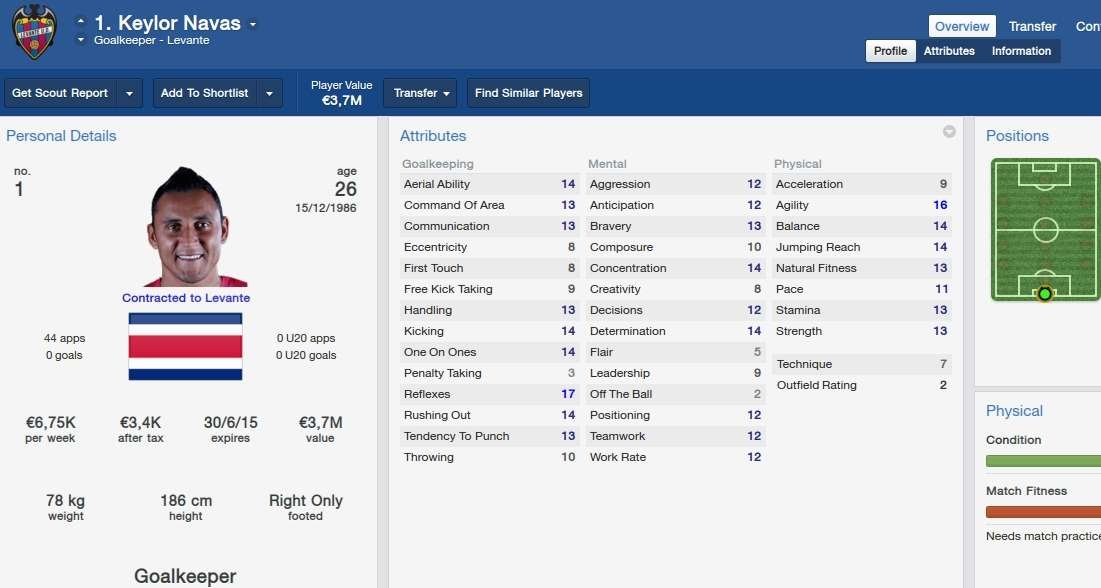Select the goalkeeper position marker on pitch
The image size is (1101, 588).
(x=1045, y=293)
